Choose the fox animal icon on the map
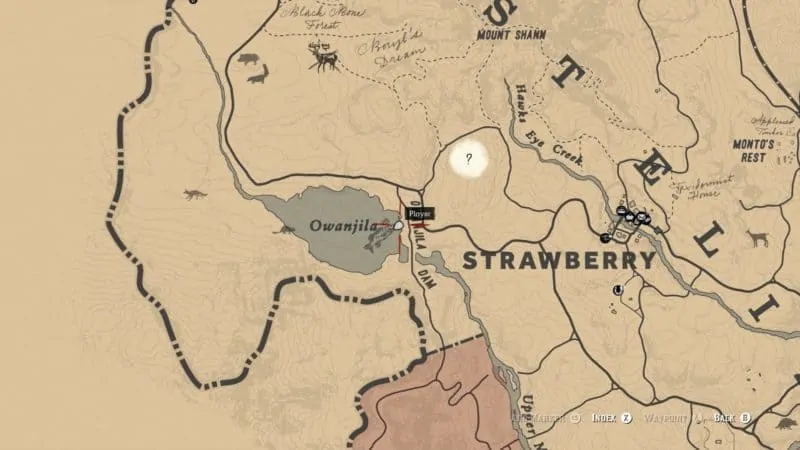The image size is (800, 450). point(193,194)
